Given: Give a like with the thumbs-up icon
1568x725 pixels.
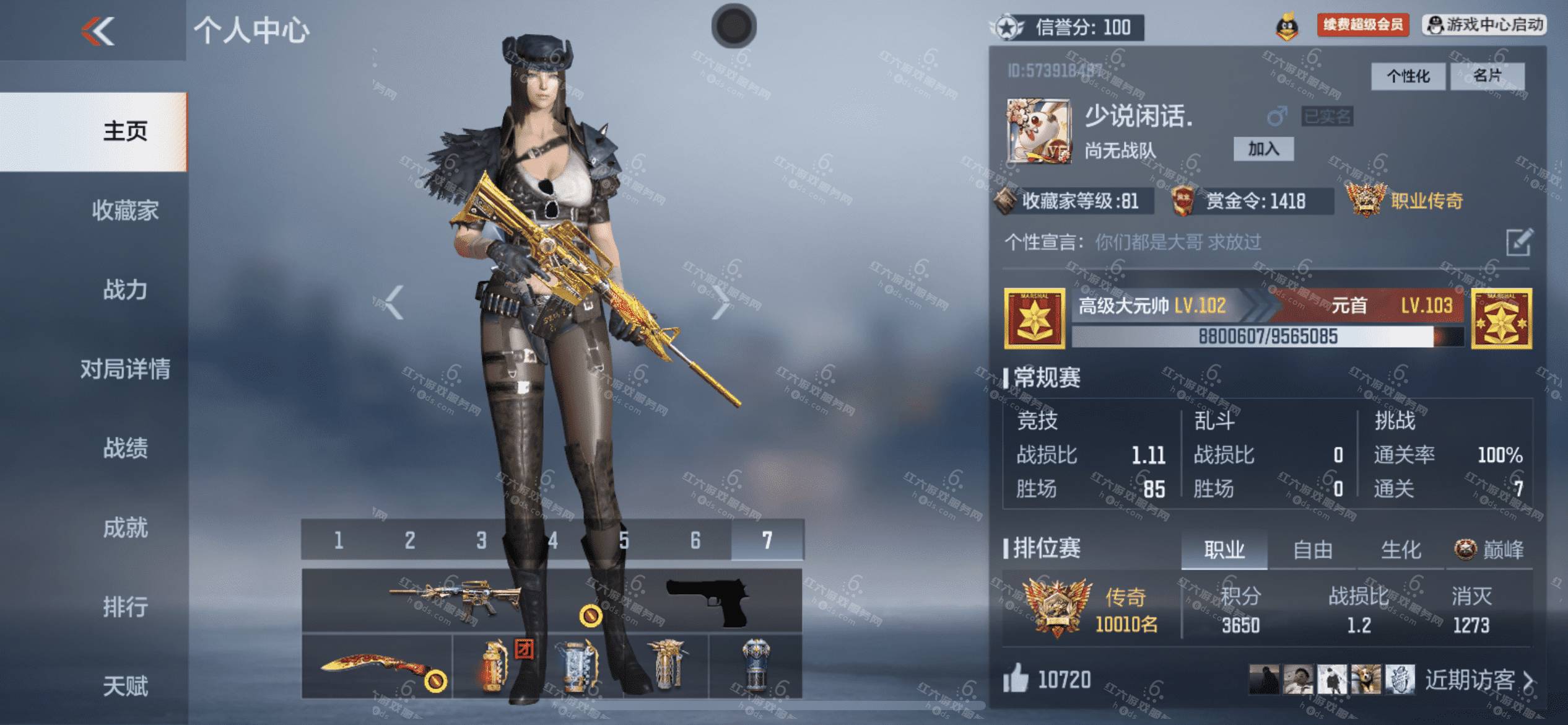Looking at the screenshot, I should point(1016,679).
